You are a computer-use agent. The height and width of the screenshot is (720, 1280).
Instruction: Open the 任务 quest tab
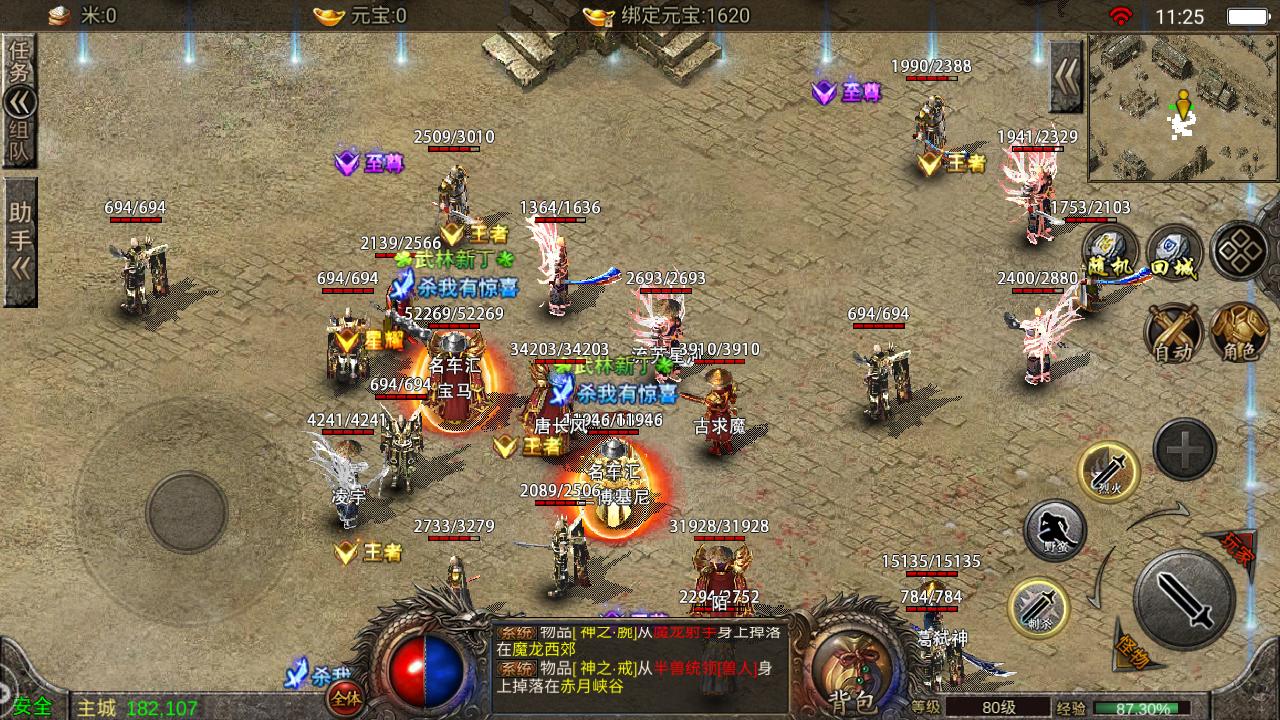[20, 60]
